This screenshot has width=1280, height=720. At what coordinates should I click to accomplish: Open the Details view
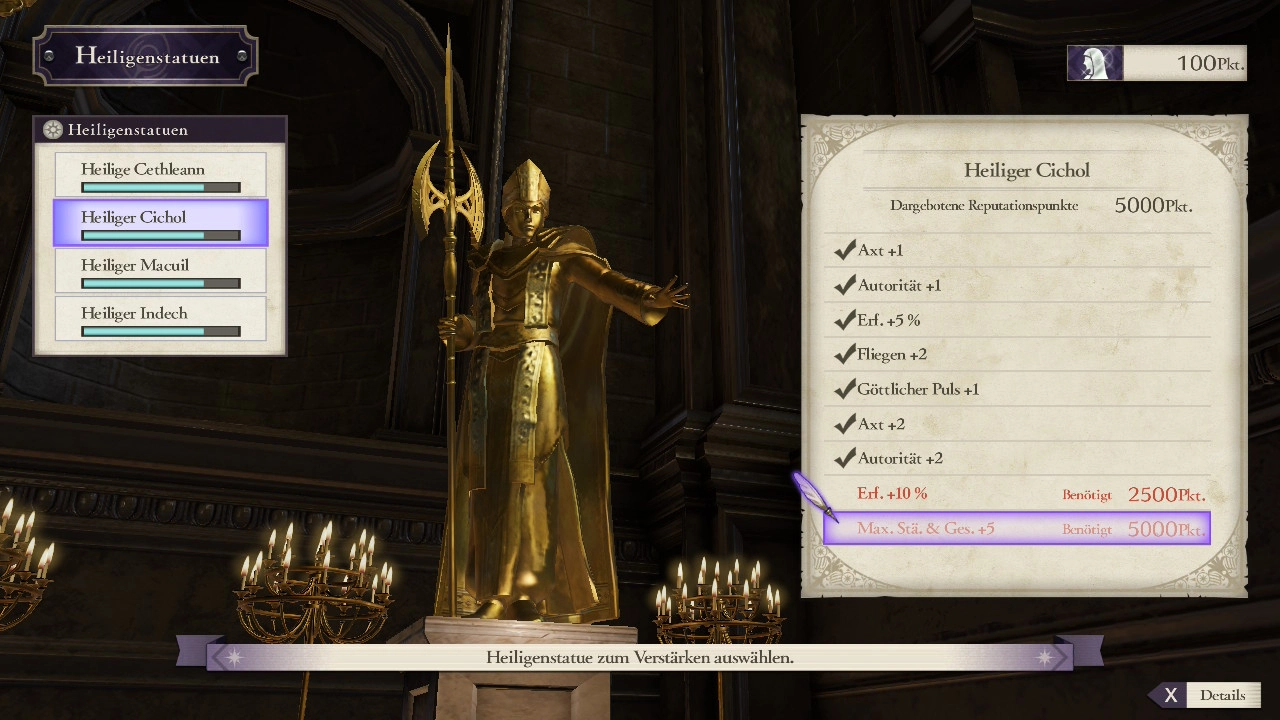click(x=1207, y=695)
